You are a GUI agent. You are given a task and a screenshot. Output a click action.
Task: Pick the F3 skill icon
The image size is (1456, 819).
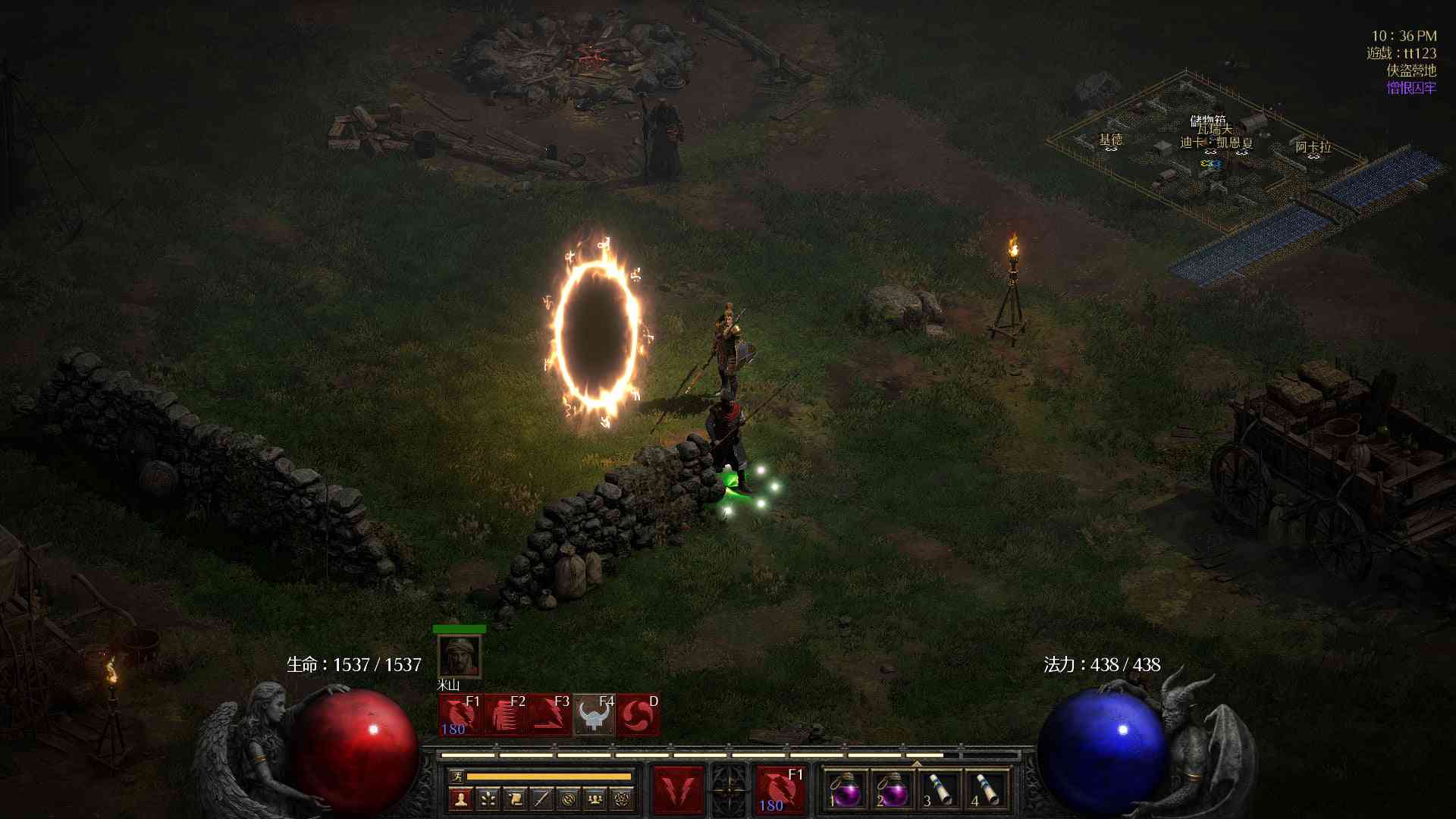[549, 715]
